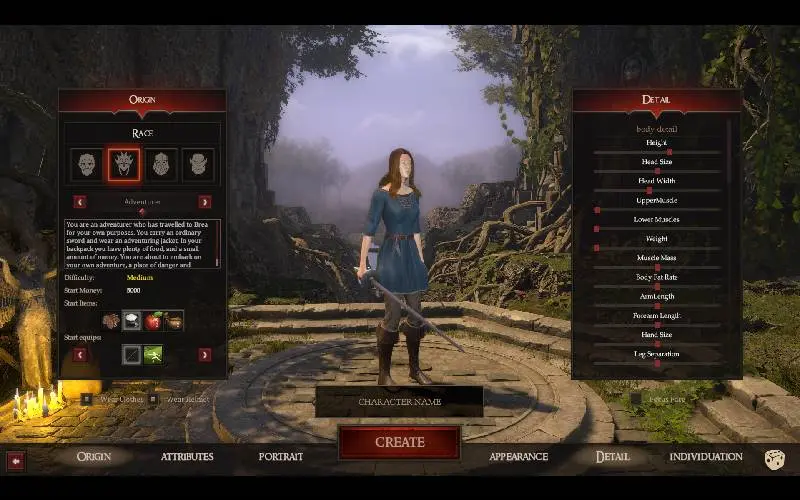Screen dimensions: 800x500
Task: Switch to the Origin tab
Action: (94, 457)
